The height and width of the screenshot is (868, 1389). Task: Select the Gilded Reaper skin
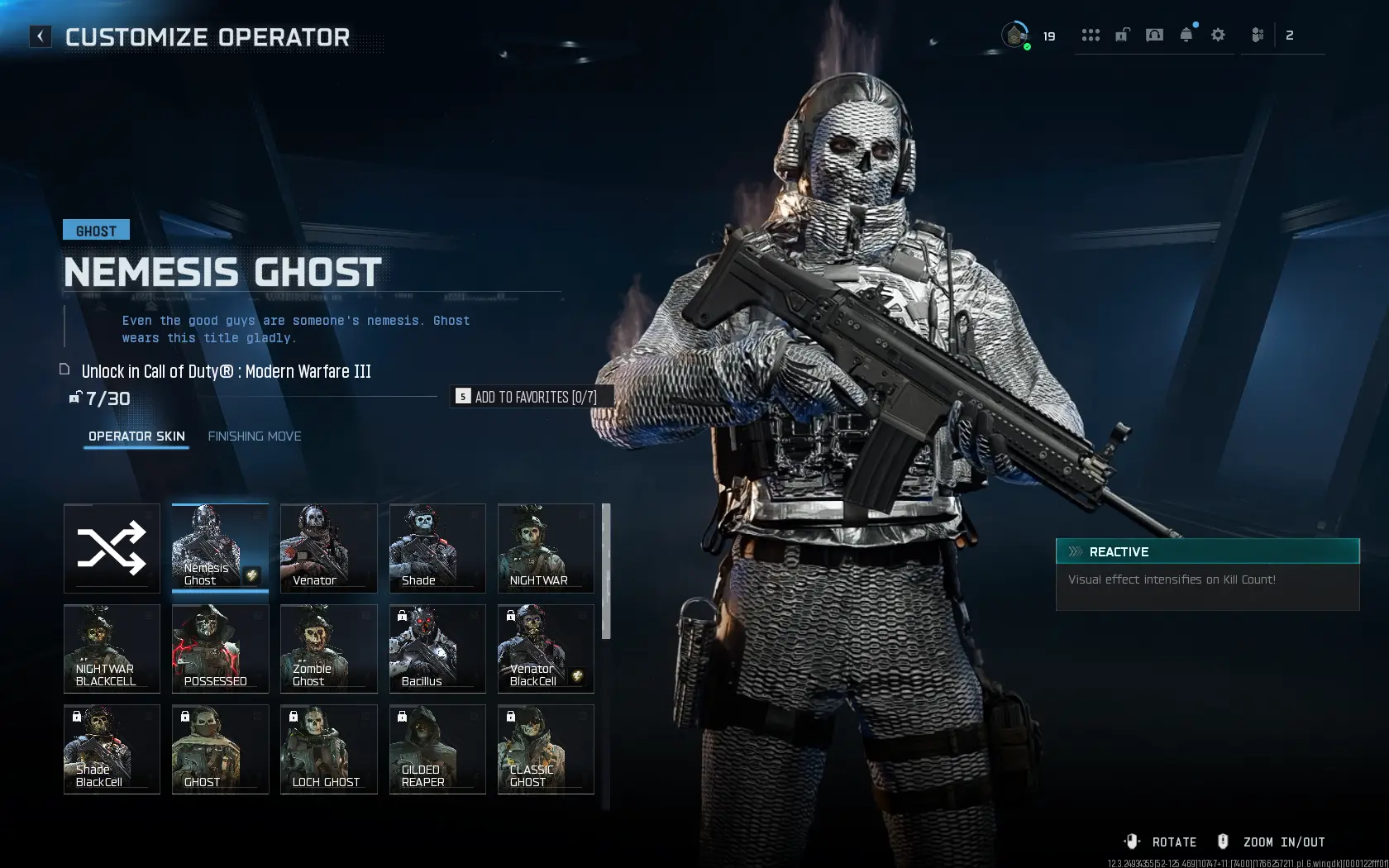tap(437, 749)
